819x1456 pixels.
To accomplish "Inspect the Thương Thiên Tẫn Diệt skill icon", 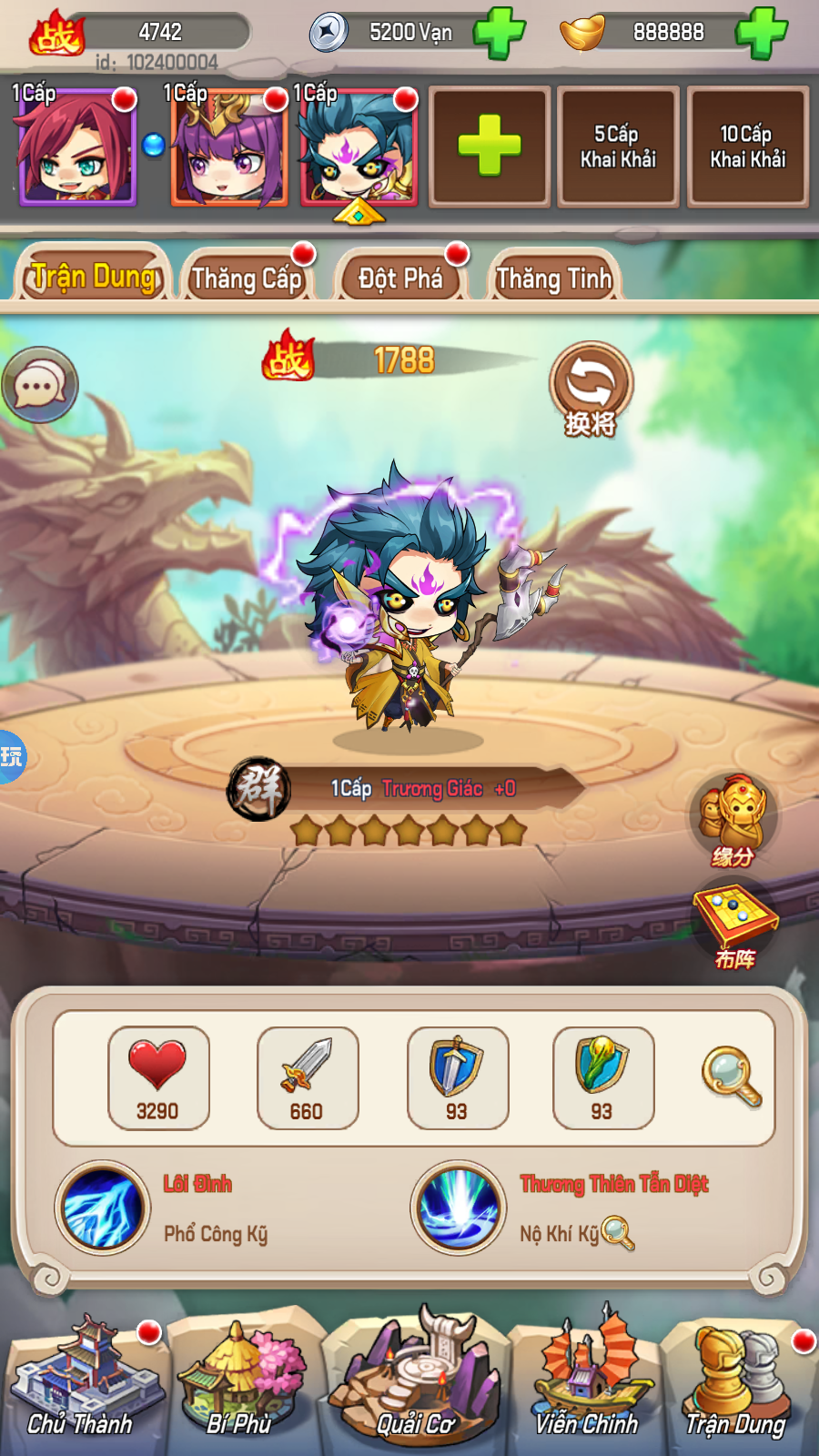I will pyautogui.click(x=458, y=1208).
